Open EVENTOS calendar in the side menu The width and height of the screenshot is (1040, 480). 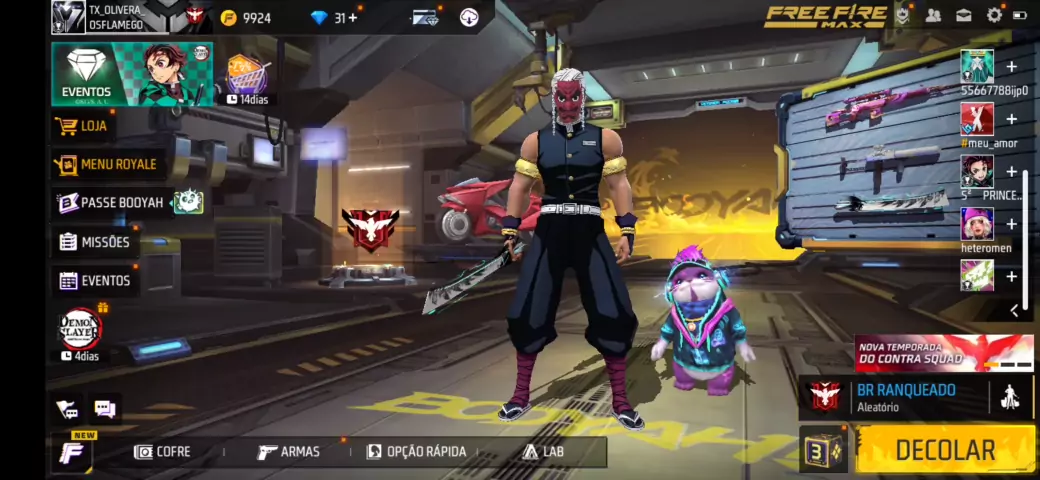(95, 281)
